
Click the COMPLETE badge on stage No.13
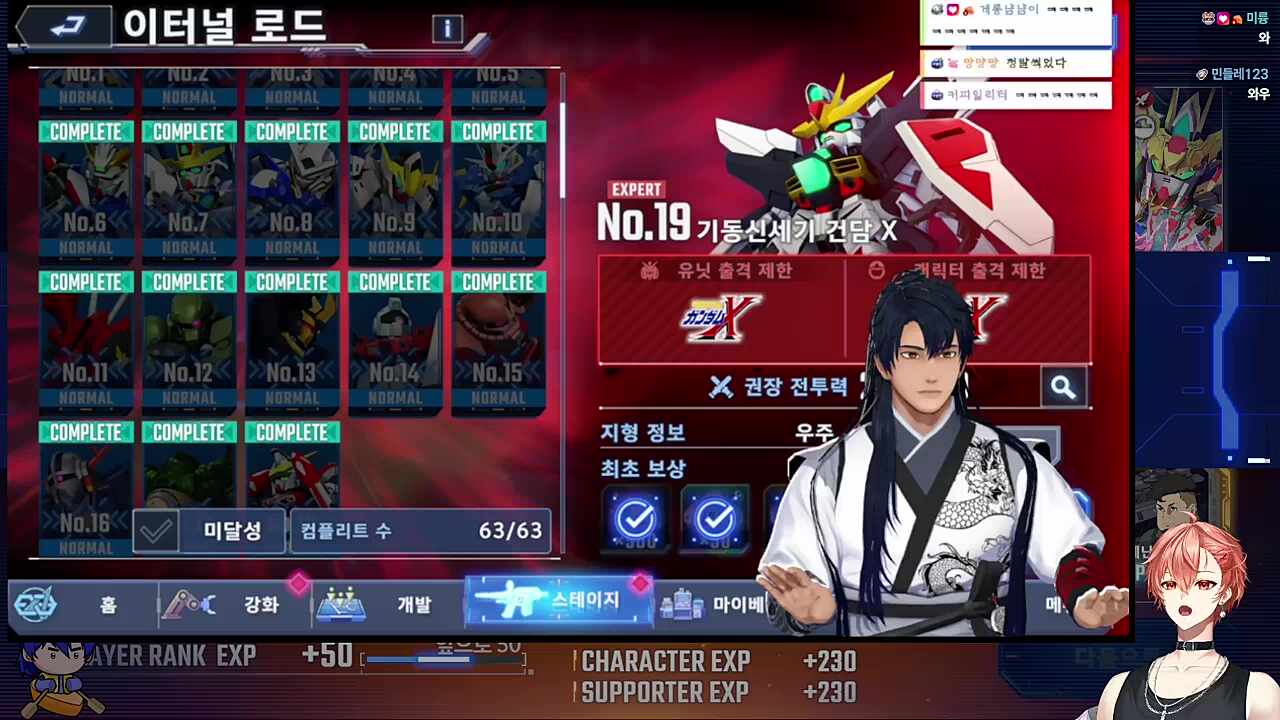click(291, 281)
